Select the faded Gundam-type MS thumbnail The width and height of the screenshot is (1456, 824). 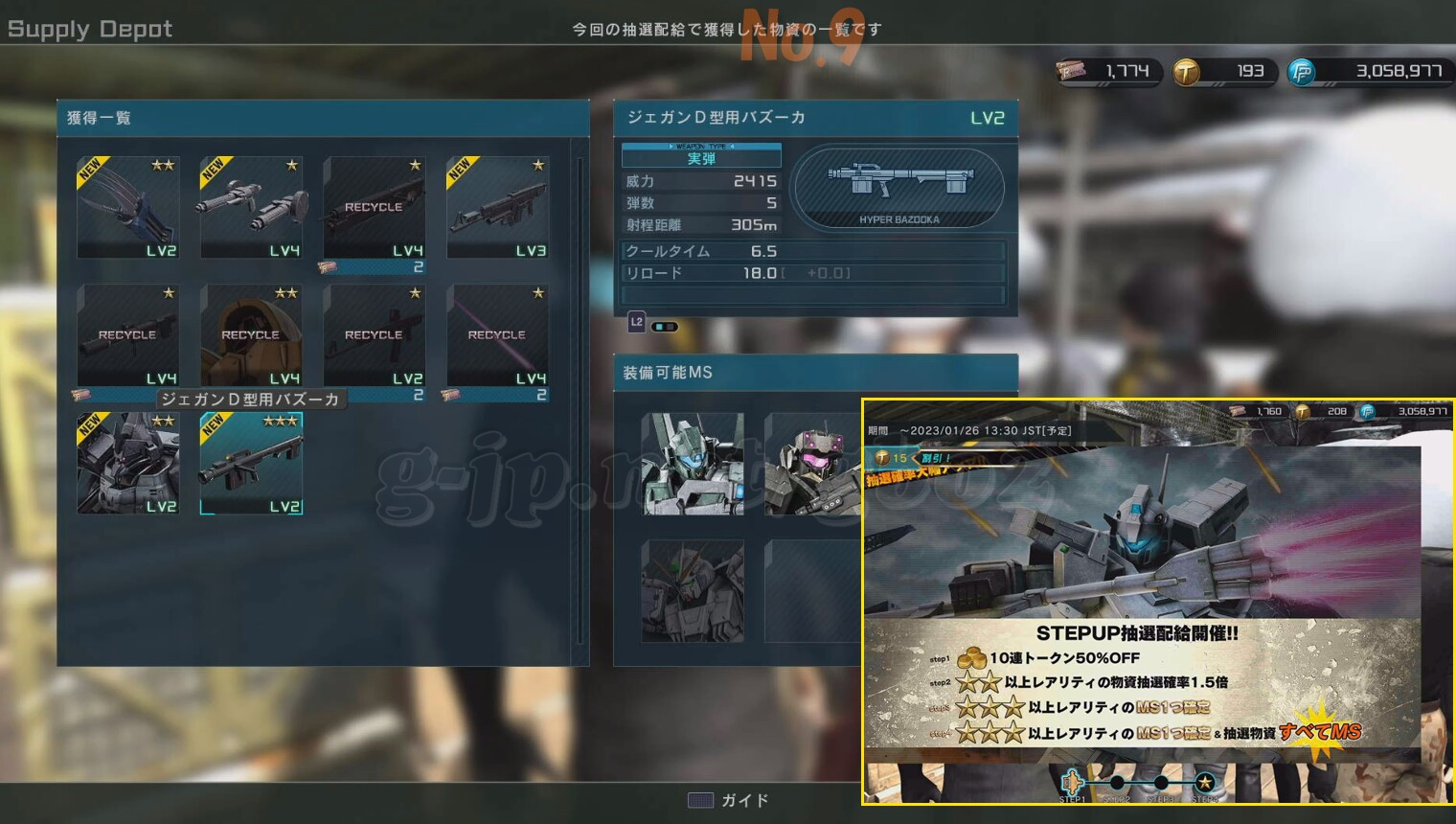coord(693,590)
